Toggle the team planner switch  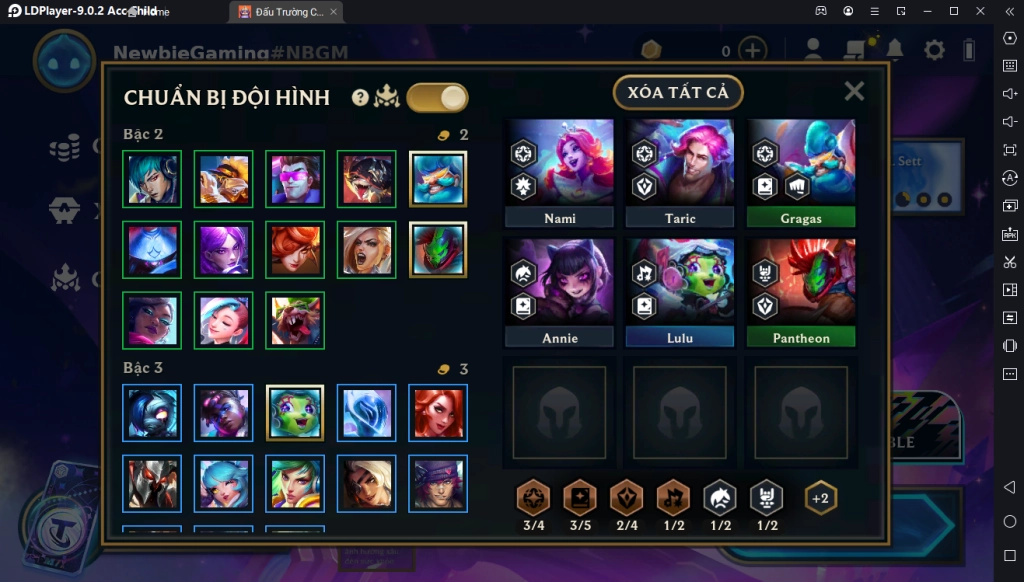(x=437, y=97)
